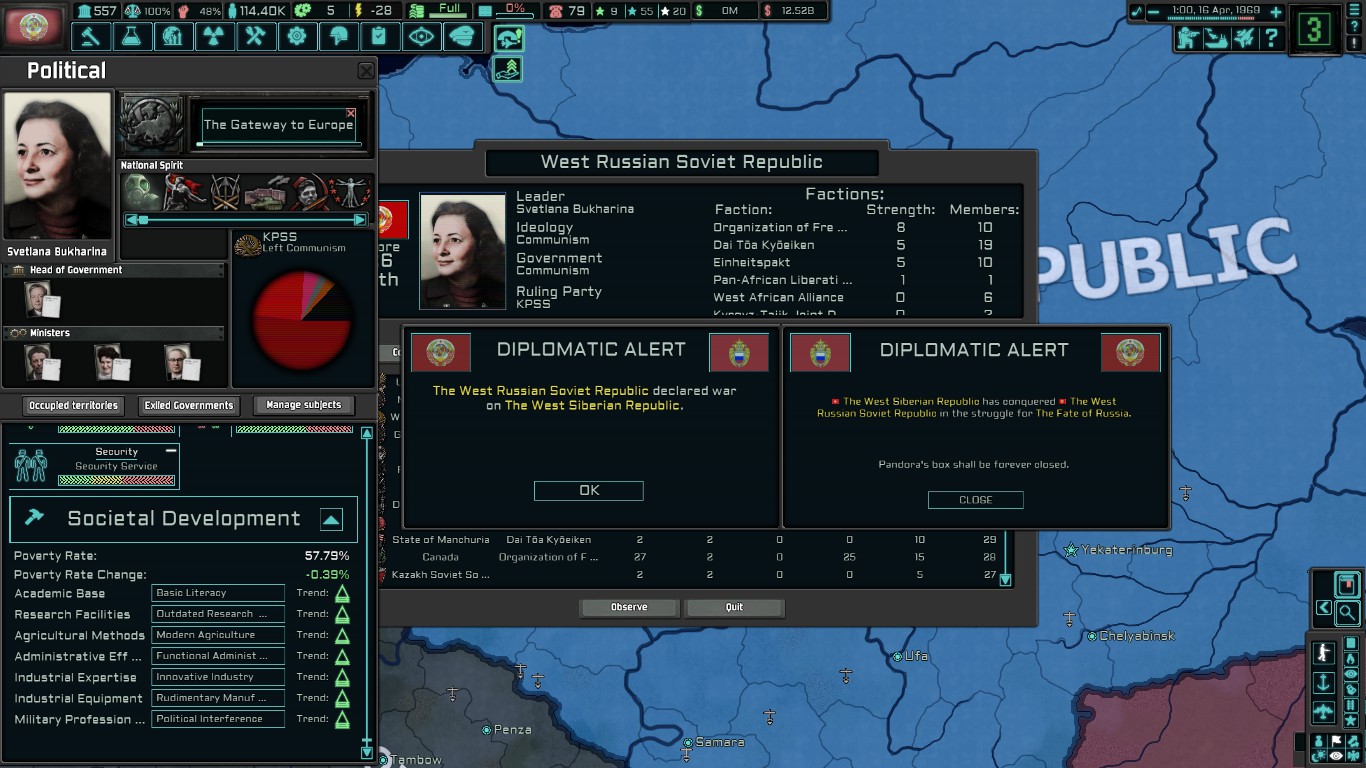Open the Logistics clipboard icon
This screenshot has height=768, width=1366.
[379, 35]
